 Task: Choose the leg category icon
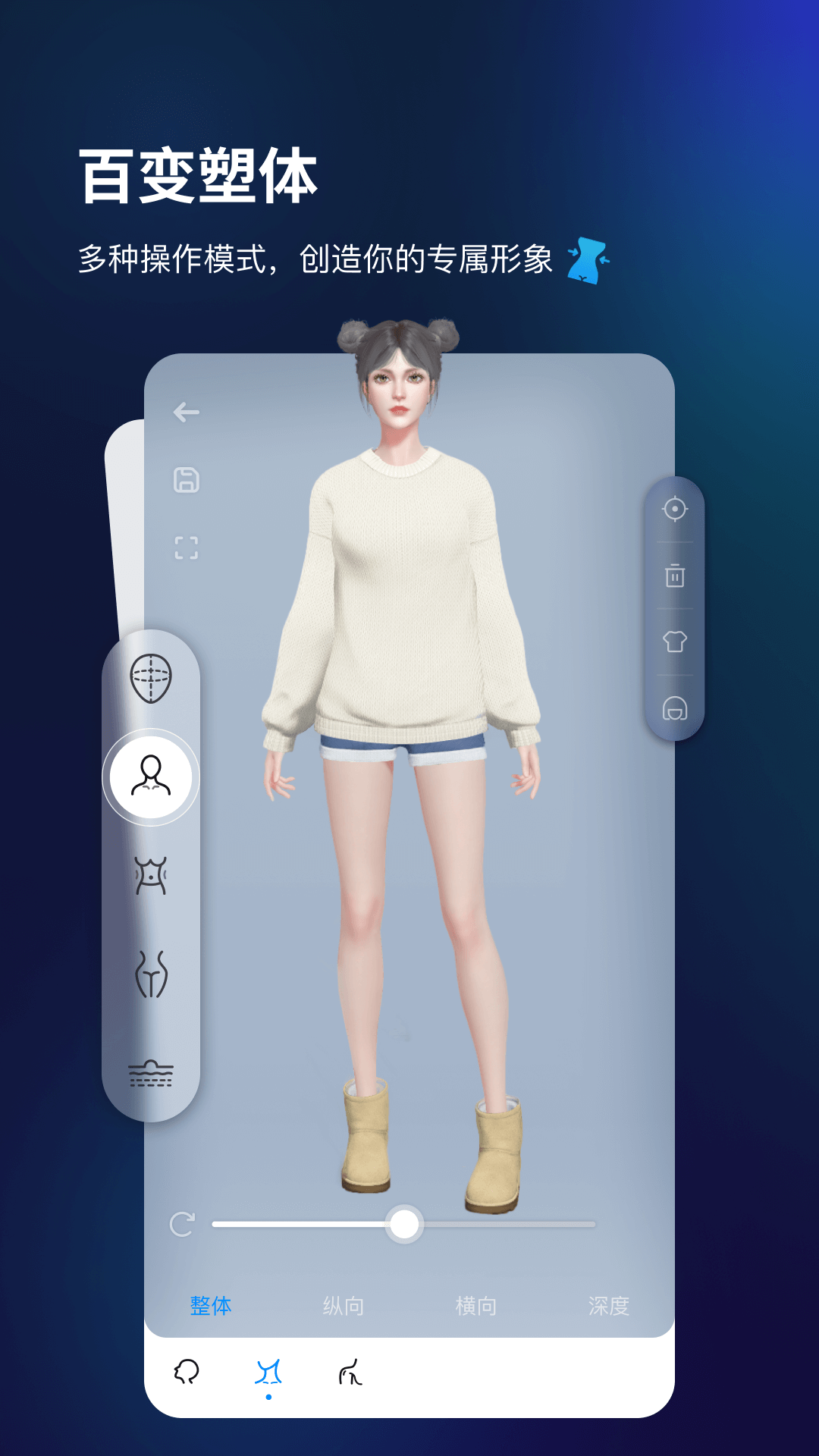350,1372
